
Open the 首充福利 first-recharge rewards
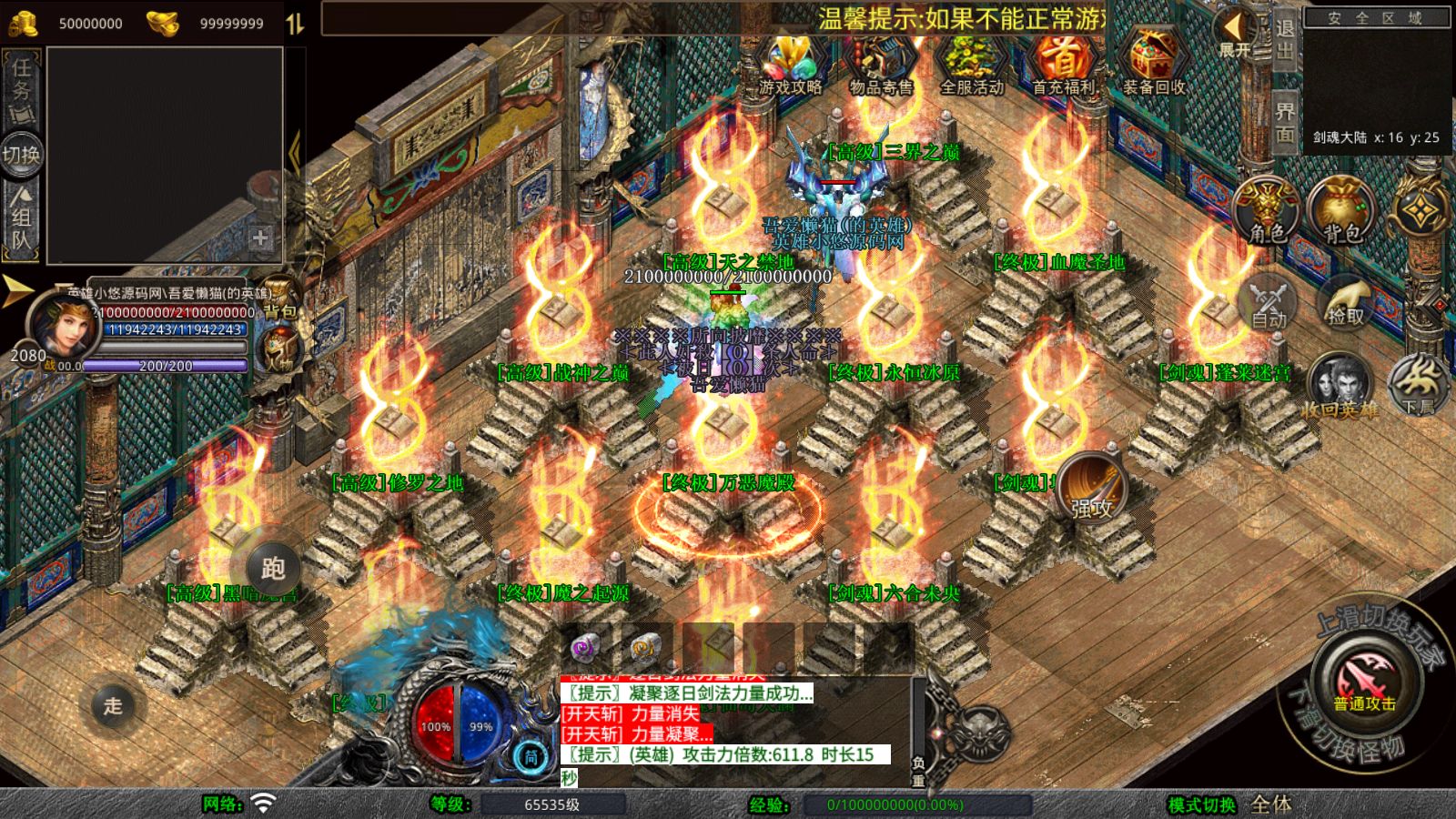pos(1062,66)
